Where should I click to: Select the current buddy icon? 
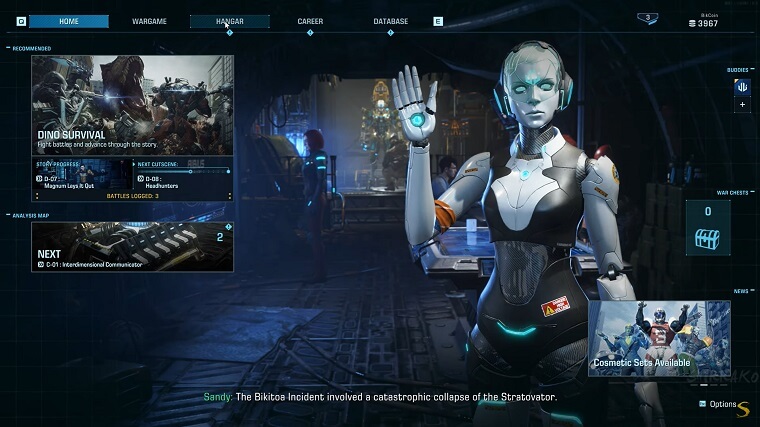pos(742,86)
